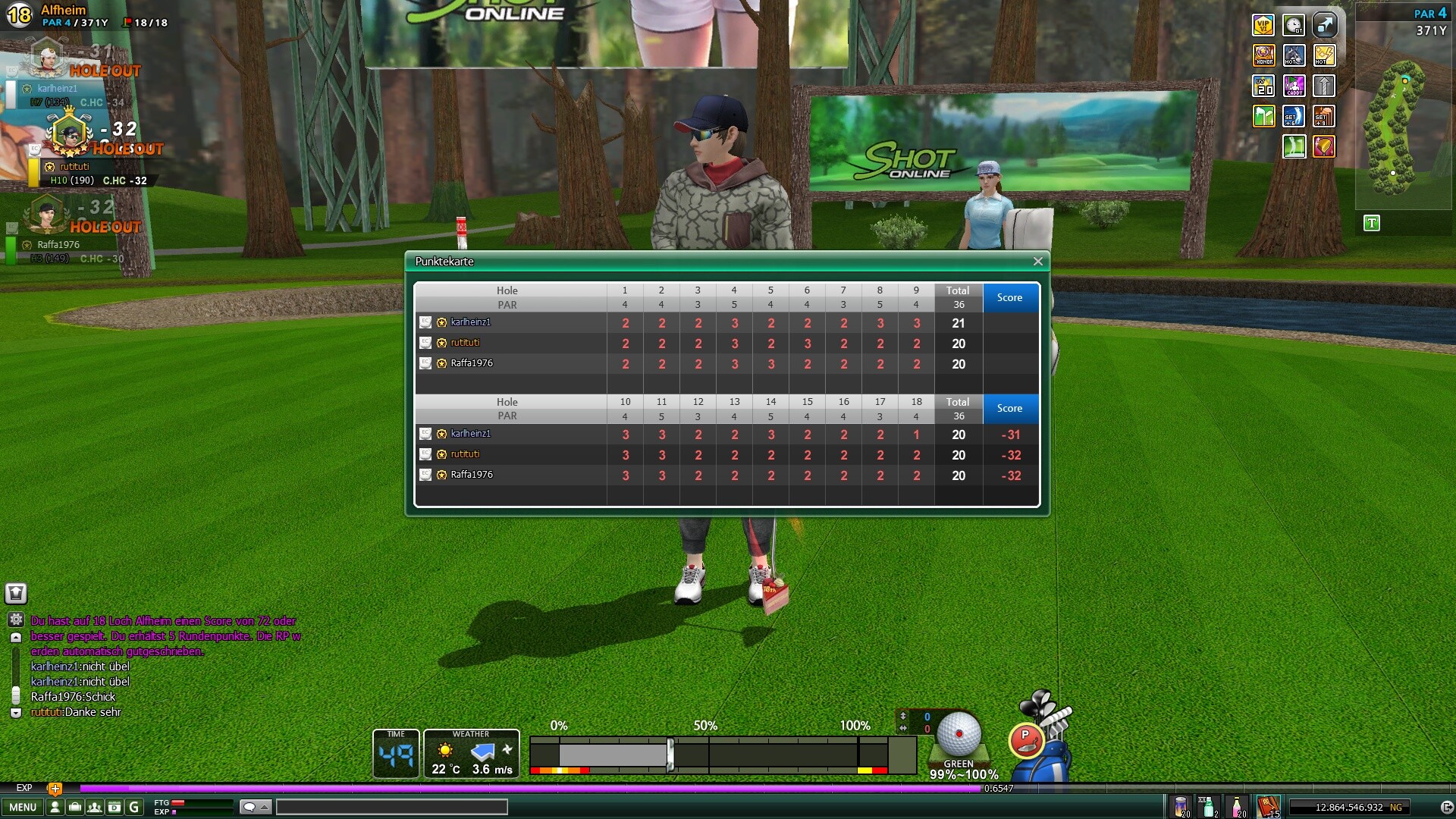
Task: Click the exit arrow button
Action: (1445, 808)
